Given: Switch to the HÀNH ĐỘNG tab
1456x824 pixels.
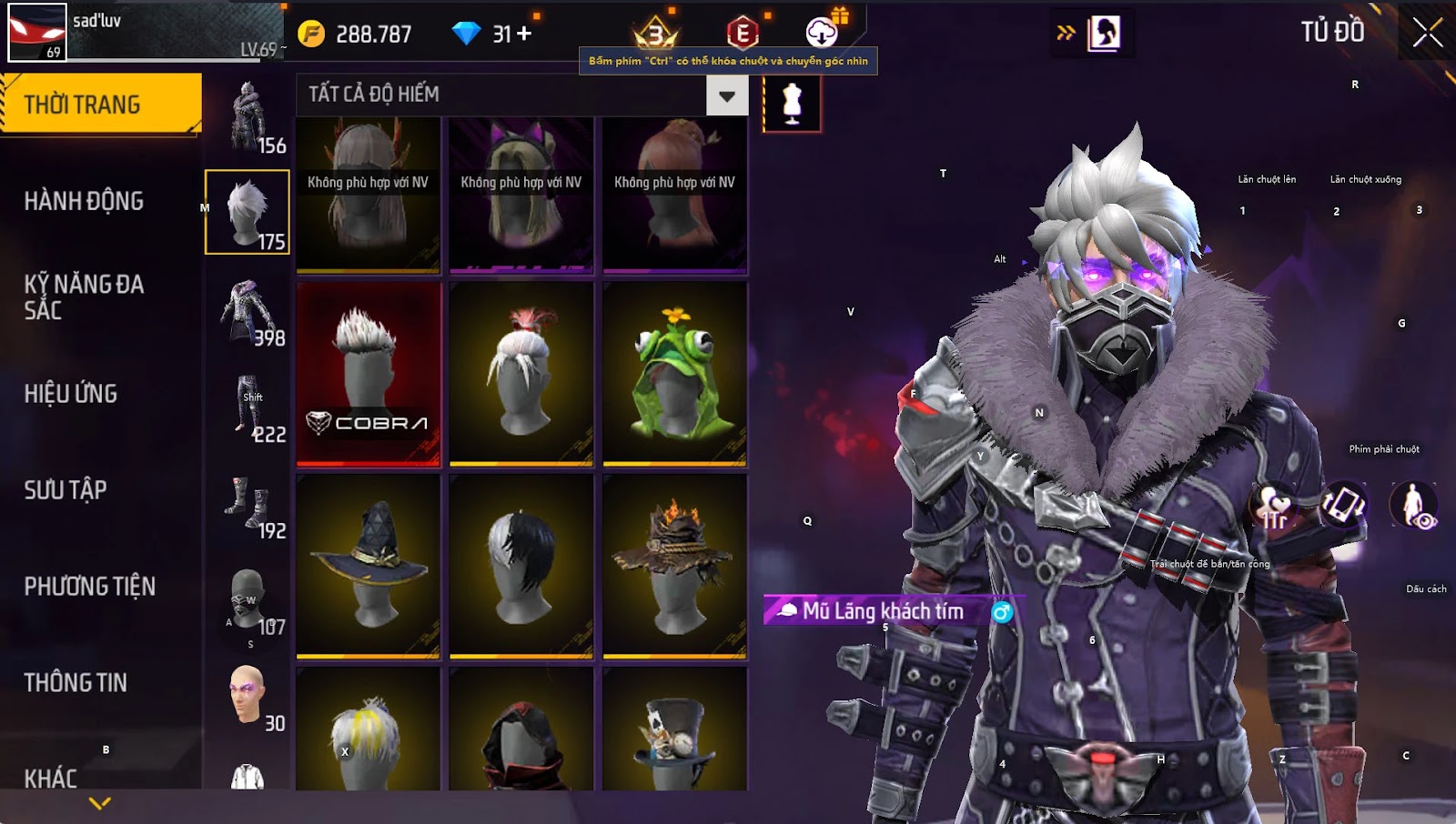Looking at the screenshot, I should [x=84, y=201].
